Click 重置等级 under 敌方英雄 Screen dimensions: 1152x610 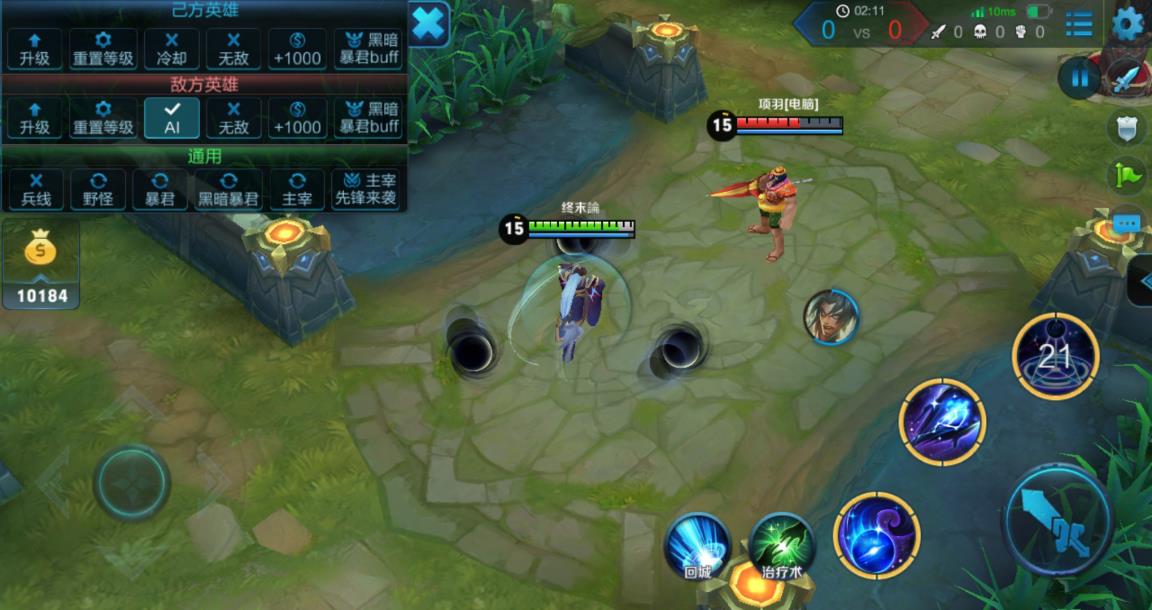point(103,118)
